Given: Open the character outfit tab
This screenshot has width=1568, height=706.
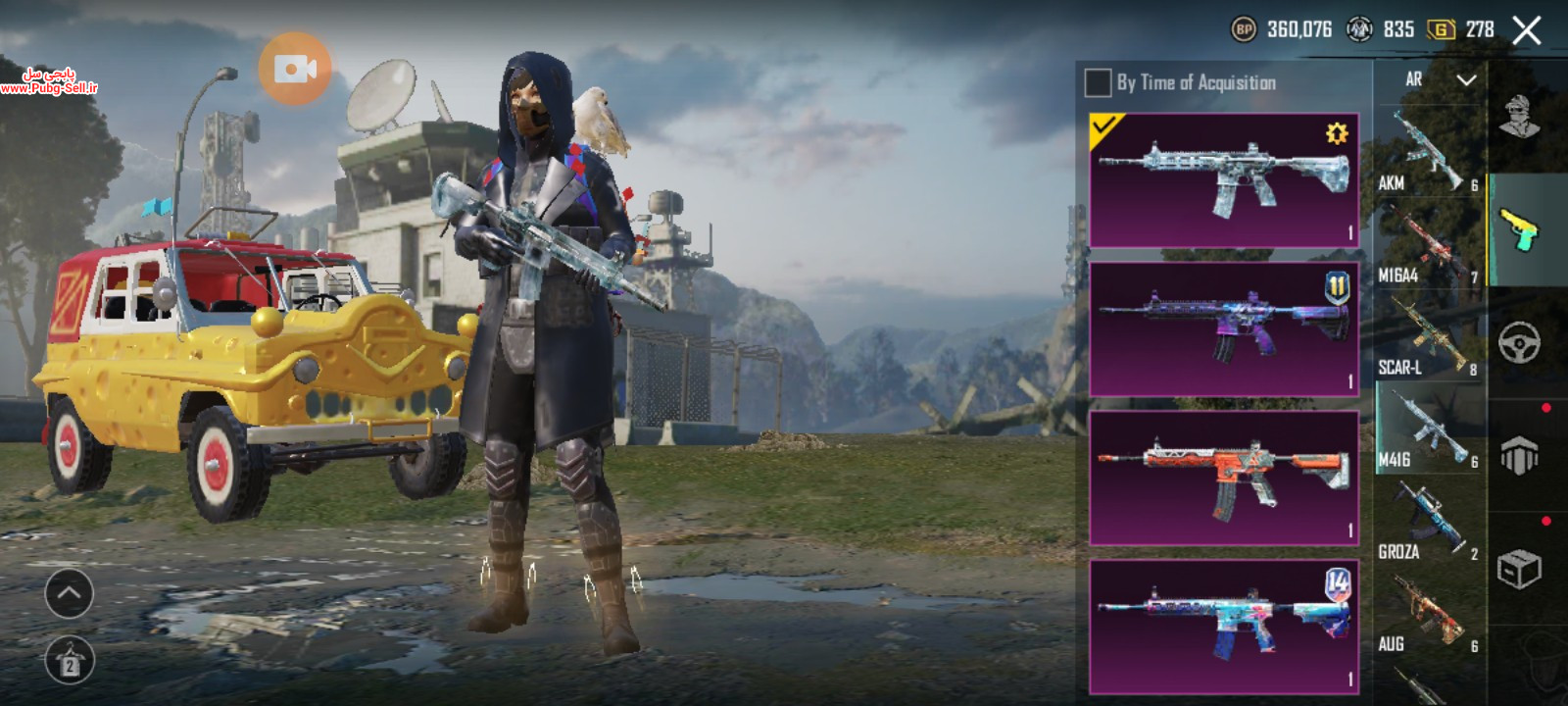Looking at the screenshot, I should click(1519, 118).
